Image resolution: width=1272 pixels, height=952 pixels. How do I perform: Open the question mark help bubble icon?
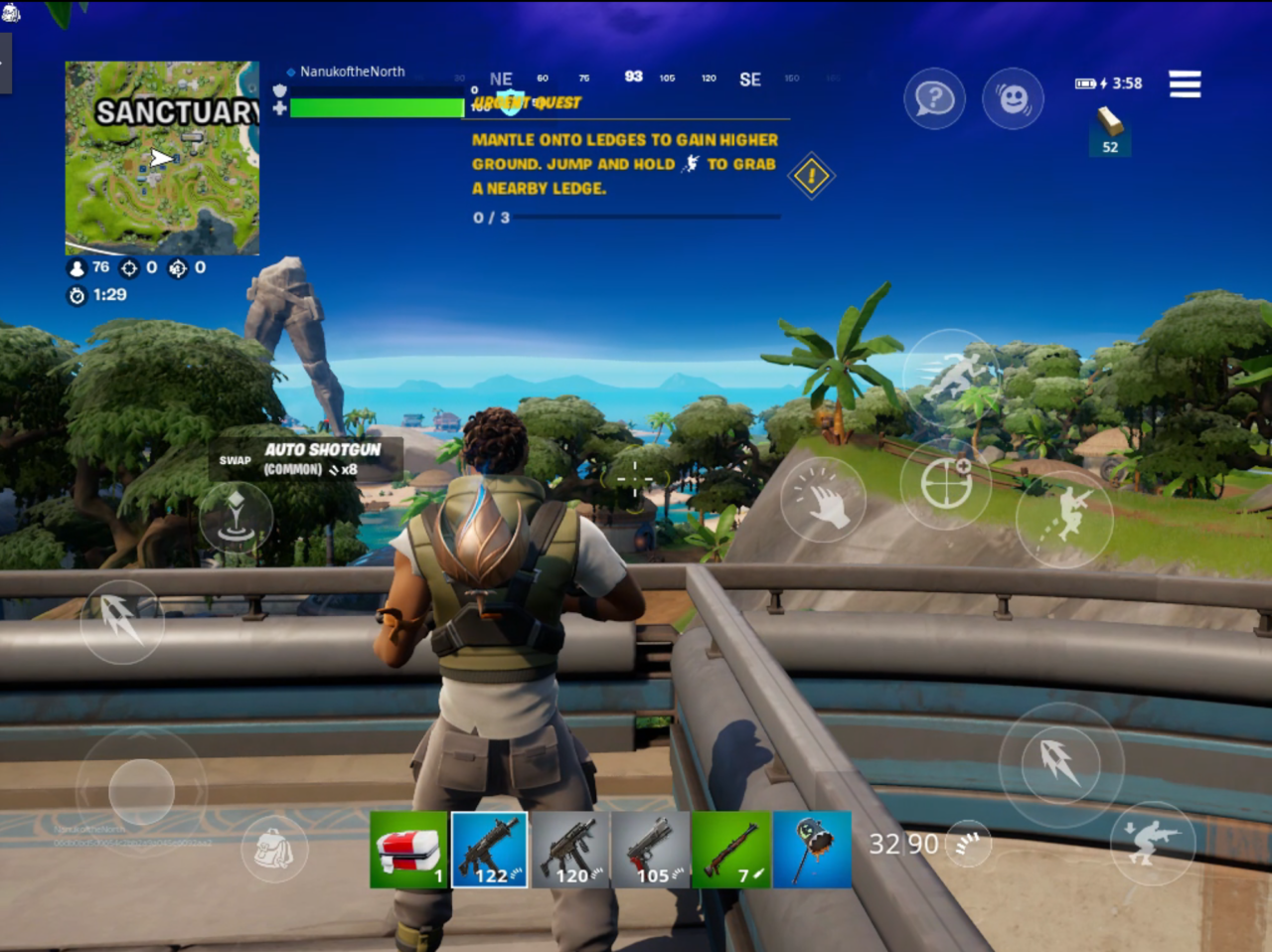tap(934, 99)
